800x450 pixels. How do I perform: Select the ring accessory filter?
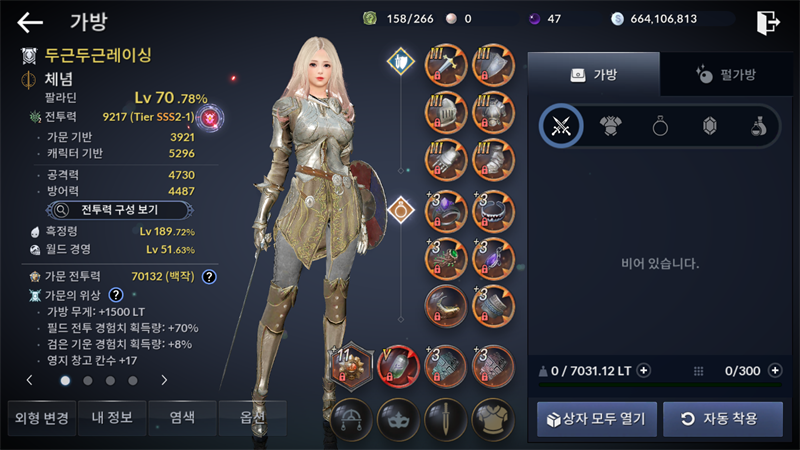[x=660, y=126]
